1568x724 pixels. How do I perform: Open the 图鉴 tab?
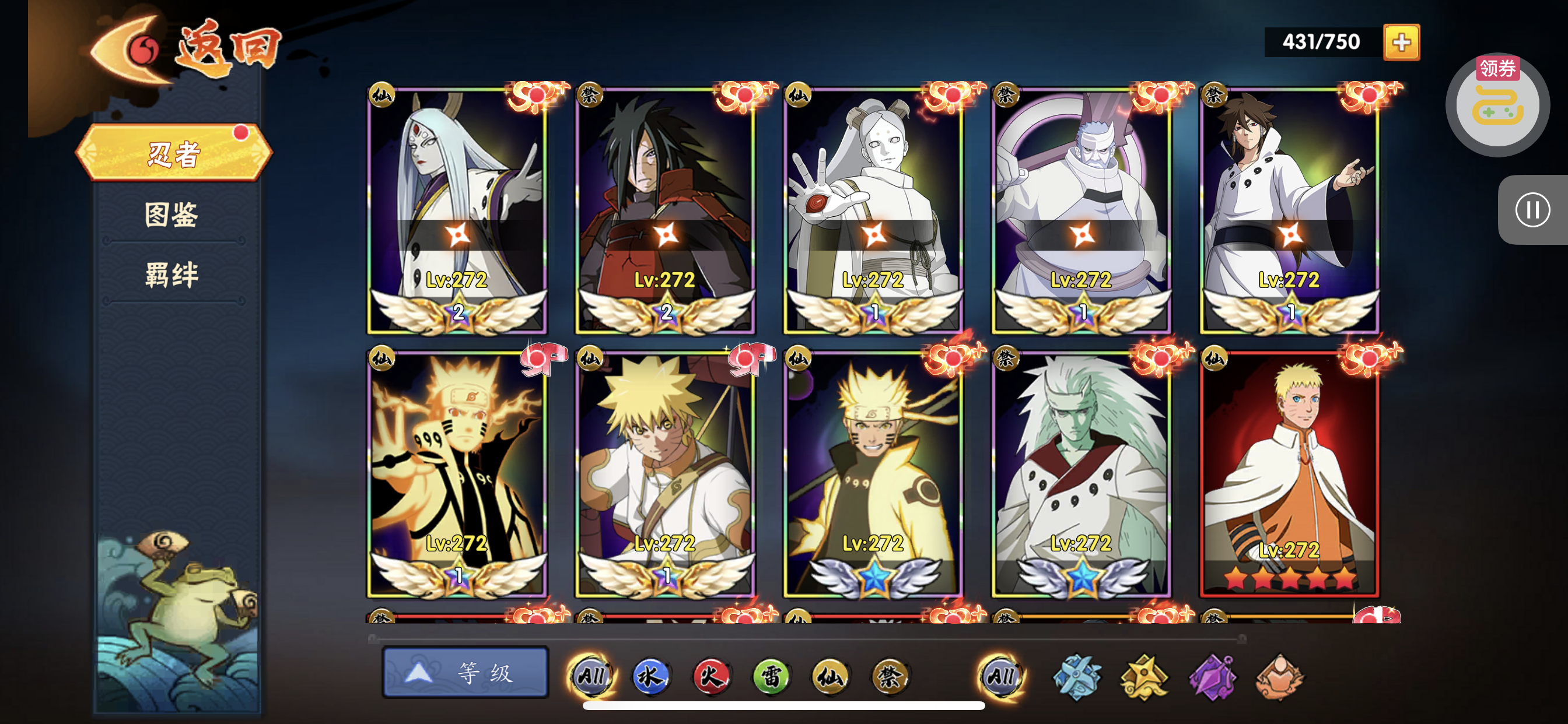tap(171, 214)
